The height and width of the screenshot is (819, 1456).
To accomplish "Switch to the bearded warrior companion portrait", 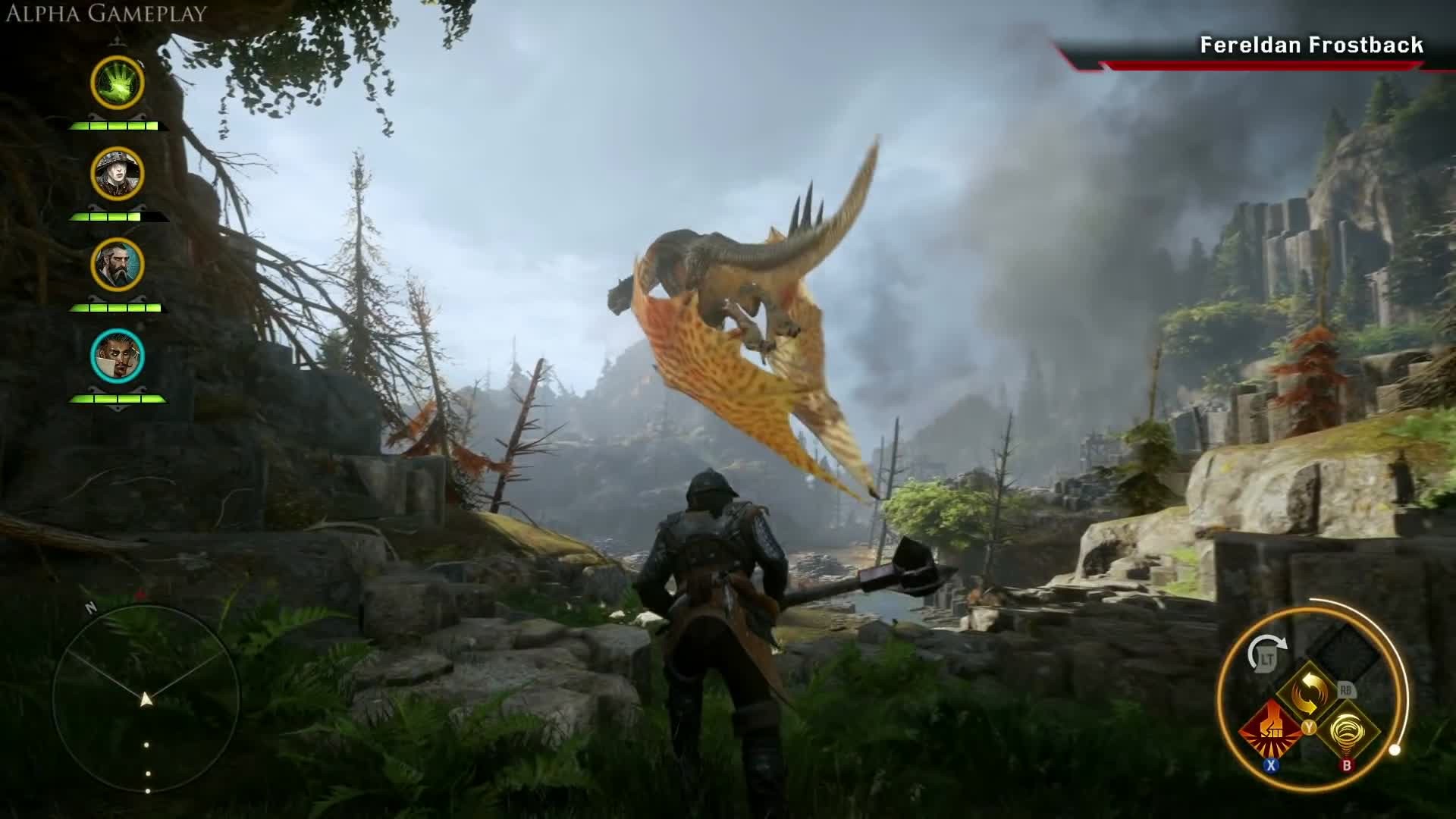I will [x=118, y=265].
